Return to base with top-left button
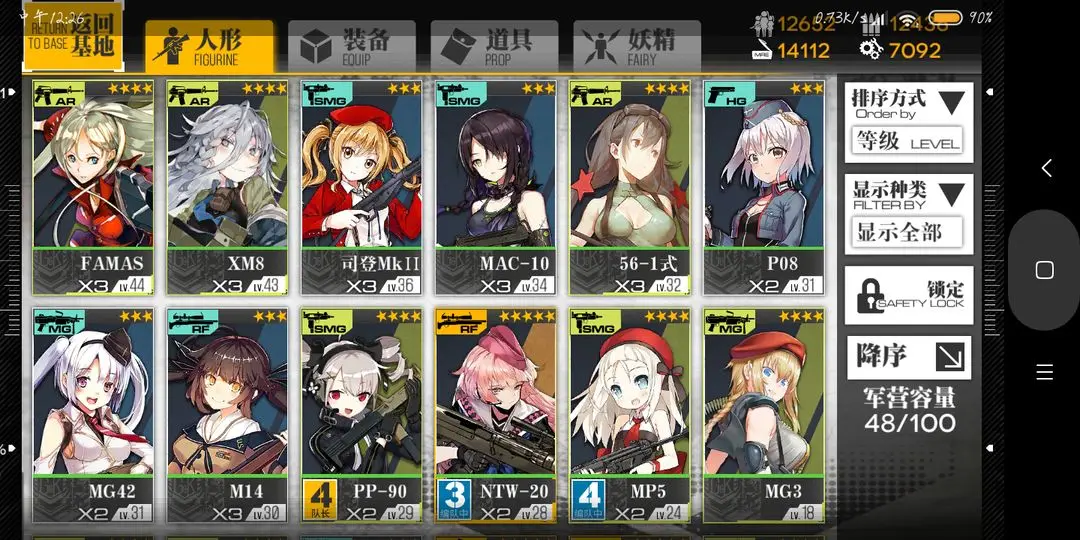Image resolution: width=1080 pixels, height=540 pixels. [73, 38]
